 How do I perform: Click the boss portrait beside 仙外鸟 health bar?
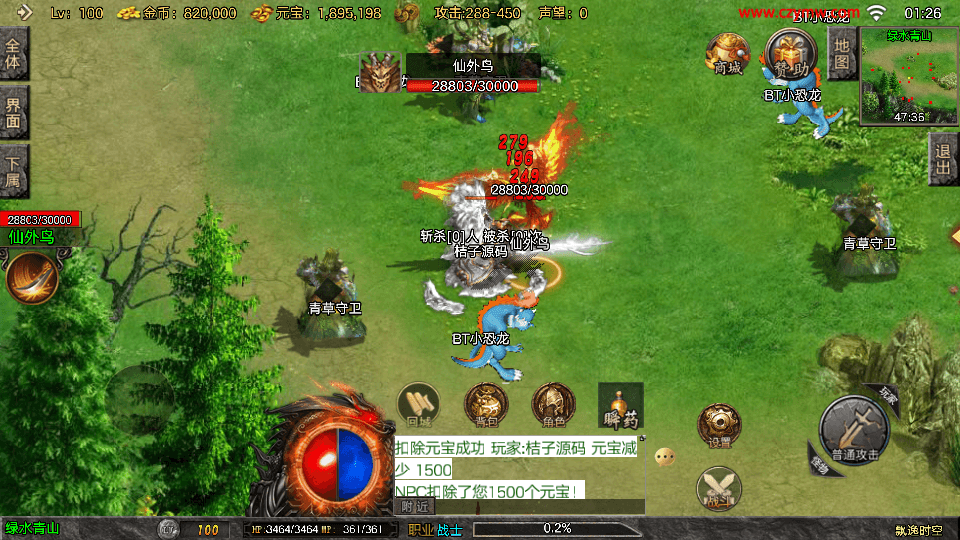(x=381, y=74)
